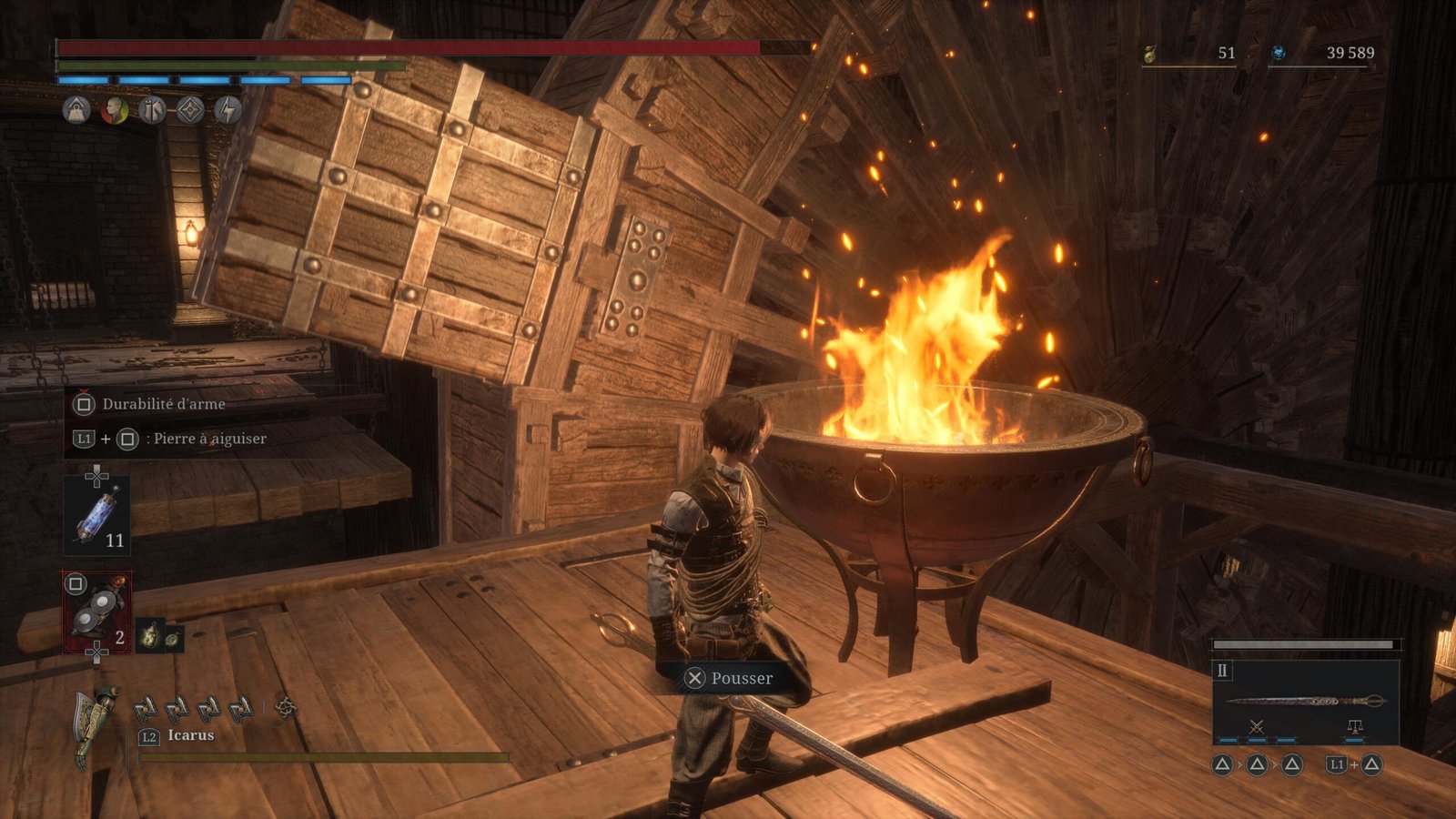
Task: Select the equipped sword weapon panel
Action: coord(1305,700)
